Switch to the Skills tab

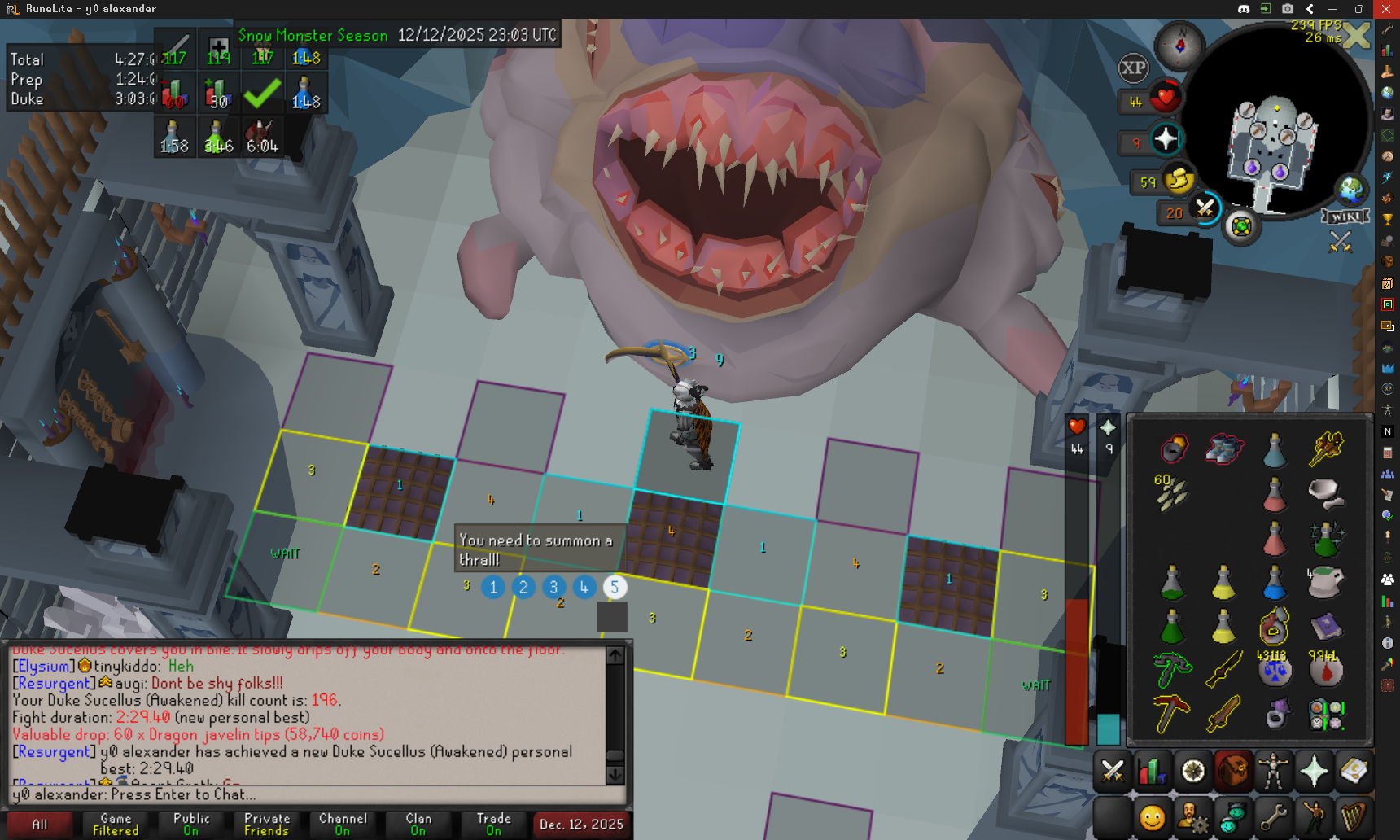pyautogui.click(x=1152, y=771)
